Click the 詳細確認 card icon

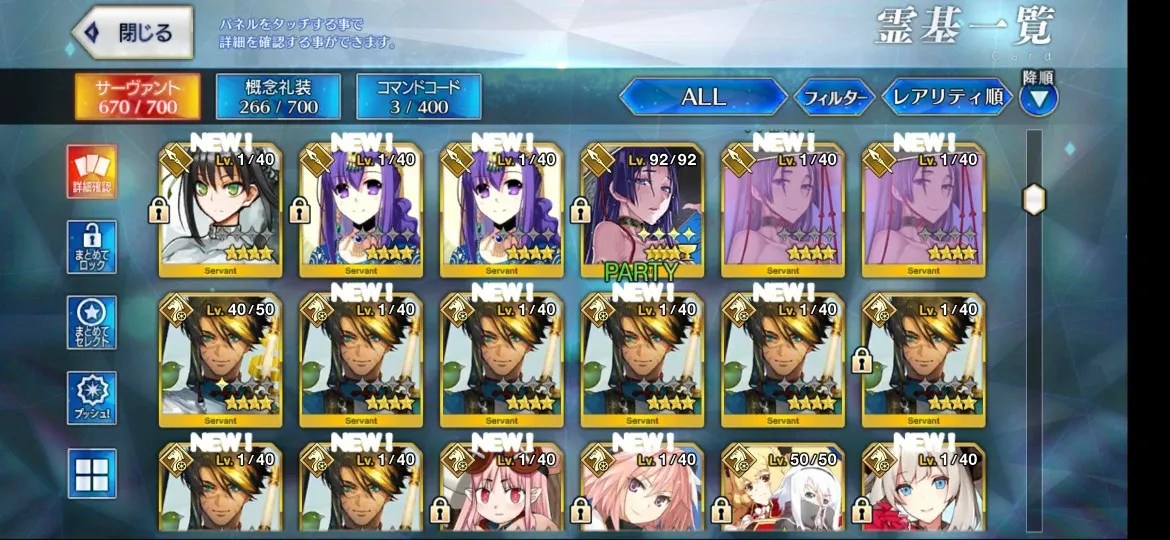92,172
